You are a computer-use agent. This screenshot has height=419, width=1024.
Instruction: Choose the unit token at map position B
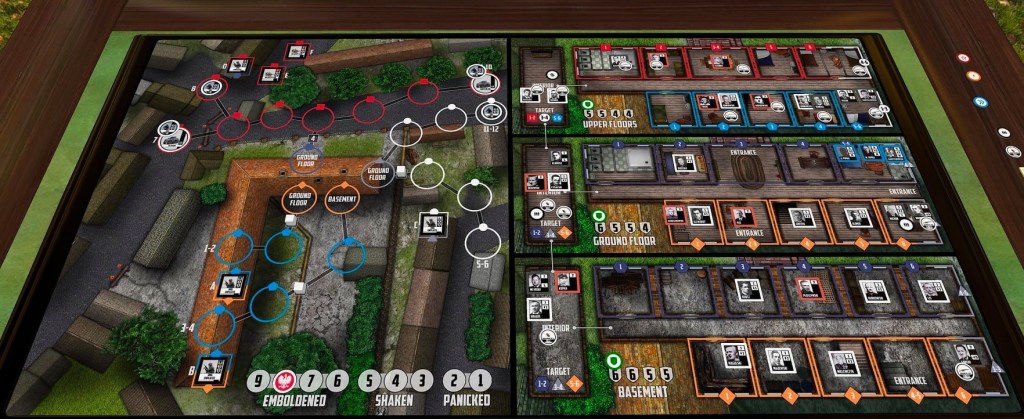(210, 370)
